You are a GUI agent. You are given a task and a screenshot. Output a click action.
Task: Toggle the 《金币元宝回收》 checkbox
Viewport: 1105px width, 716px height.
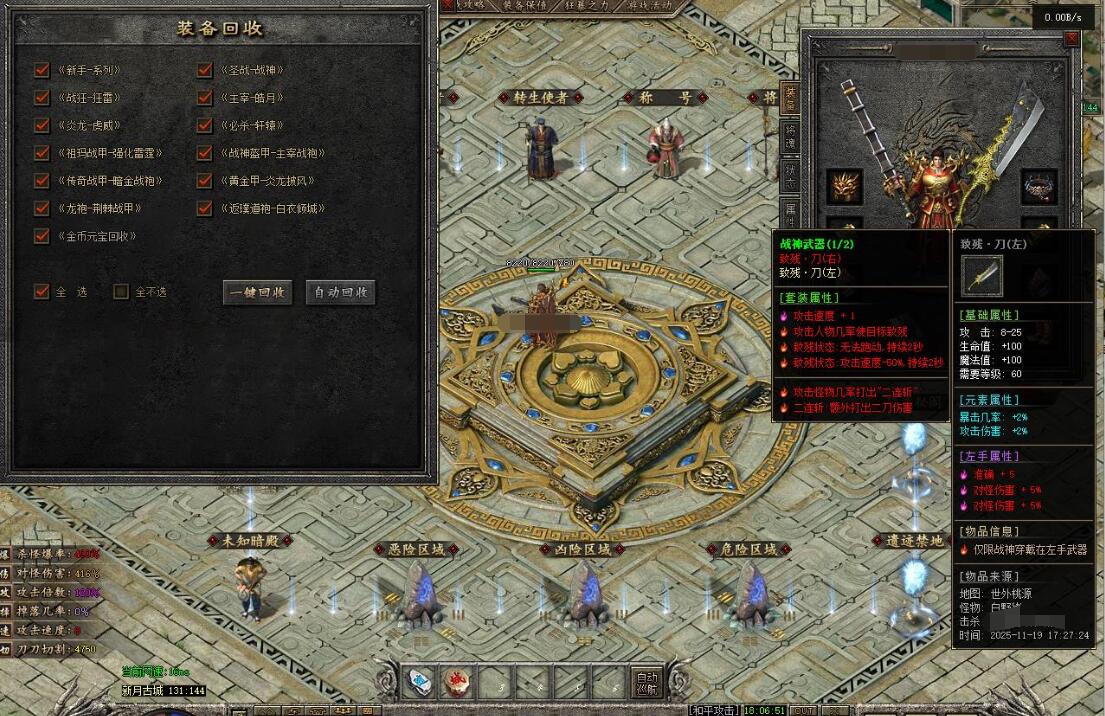tap(42, 236)
